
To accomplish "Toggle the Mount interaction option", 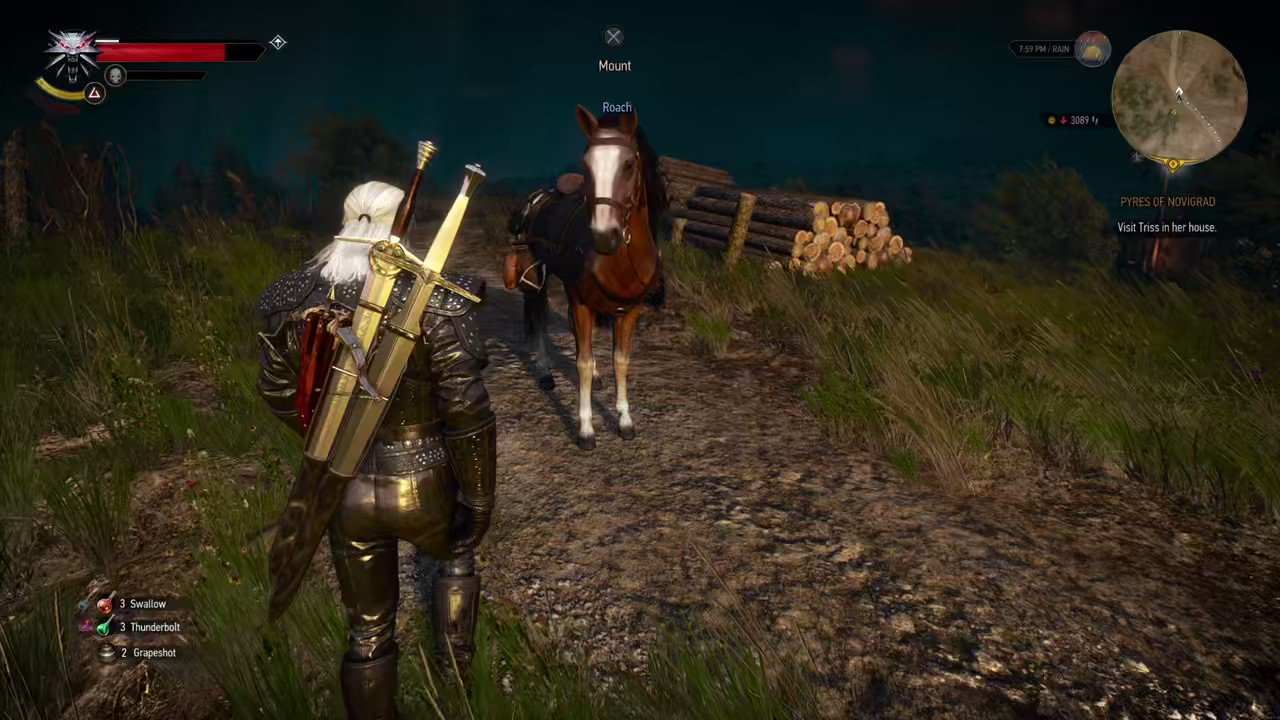I will pyautogui.click(x=614, y=65).
